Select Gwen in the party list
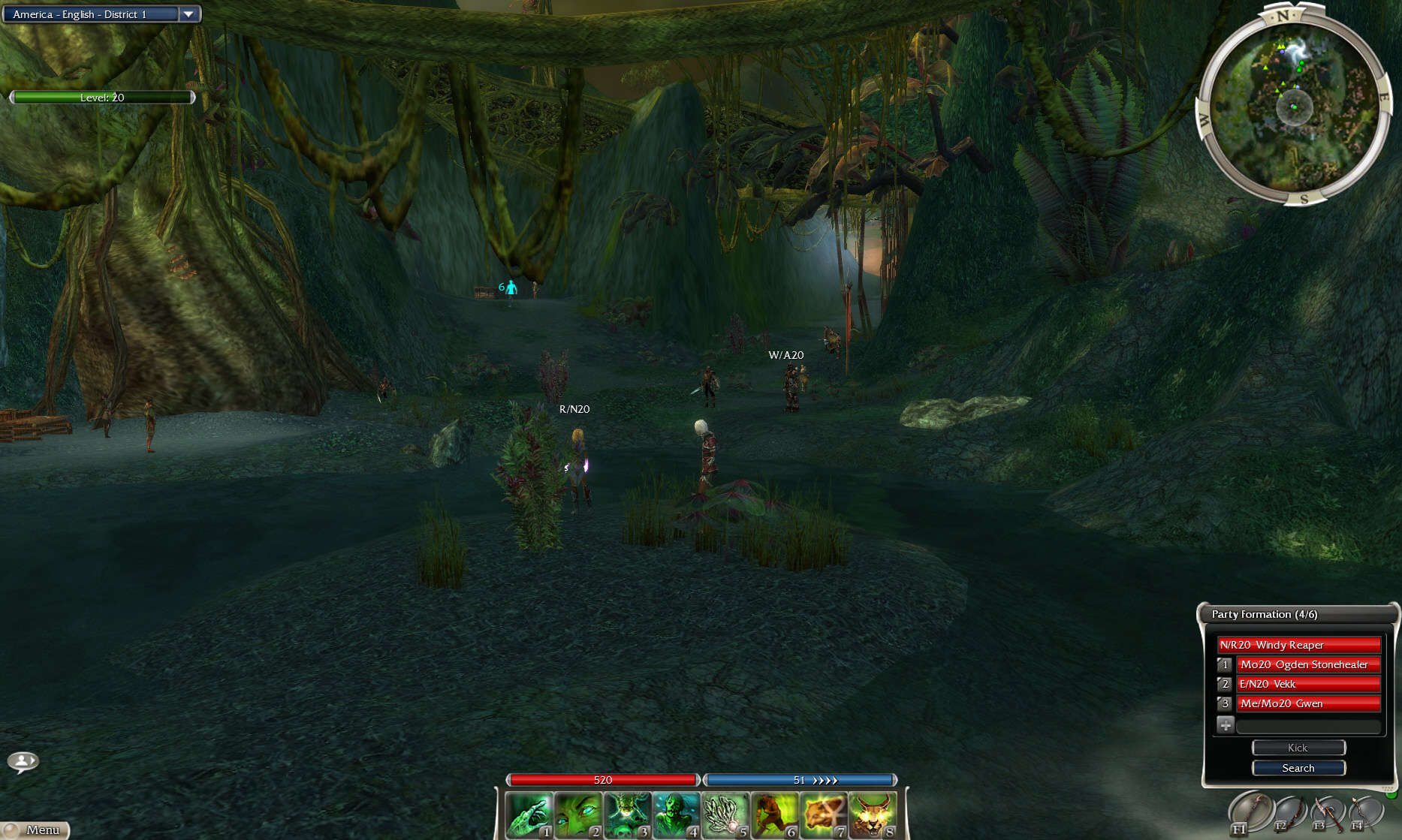 1307,703
